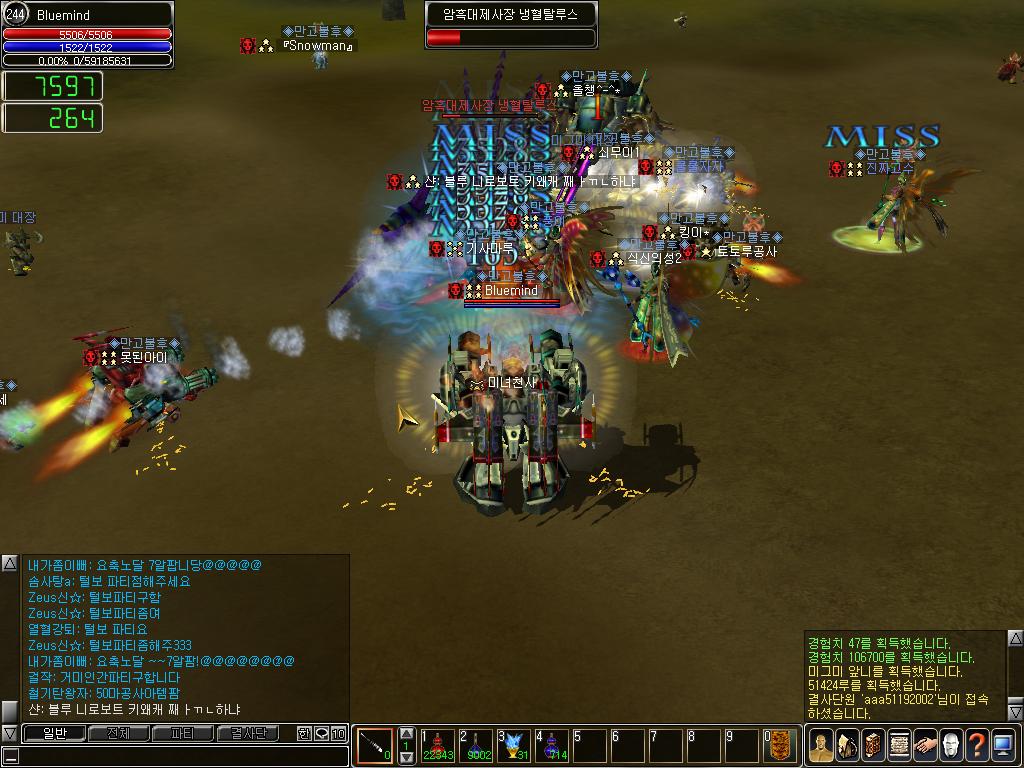Click the speech bubble chat icon

click(x=321, y=734)
